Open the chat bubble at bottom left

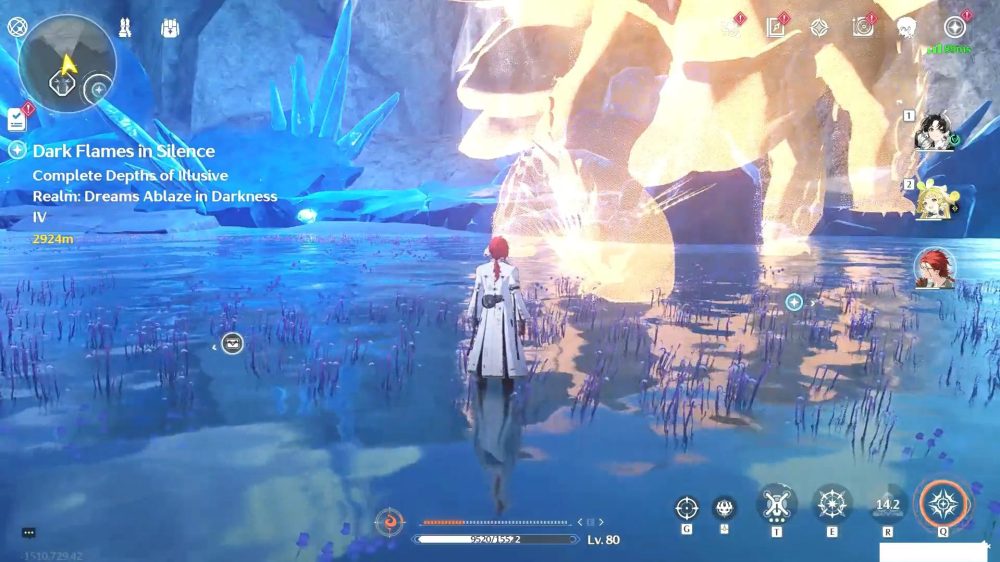pyautogui.click(x=28, y=533)
